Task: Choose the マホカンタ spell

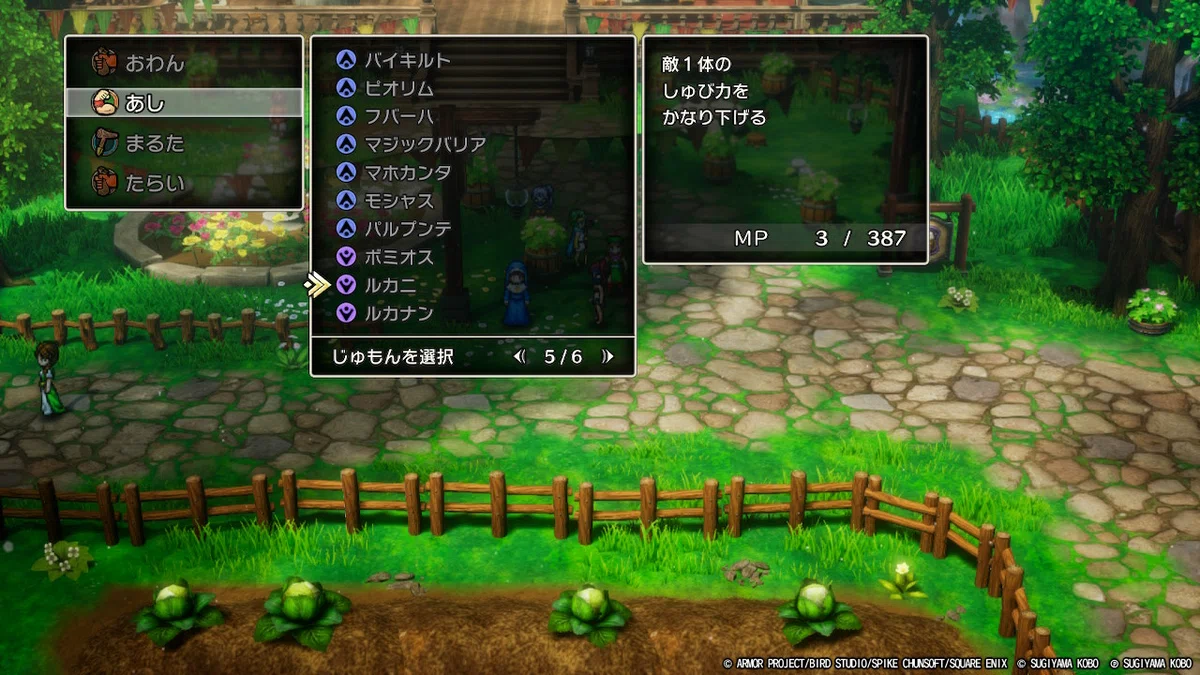Action: pyautogui.click(x=407, y=172)
